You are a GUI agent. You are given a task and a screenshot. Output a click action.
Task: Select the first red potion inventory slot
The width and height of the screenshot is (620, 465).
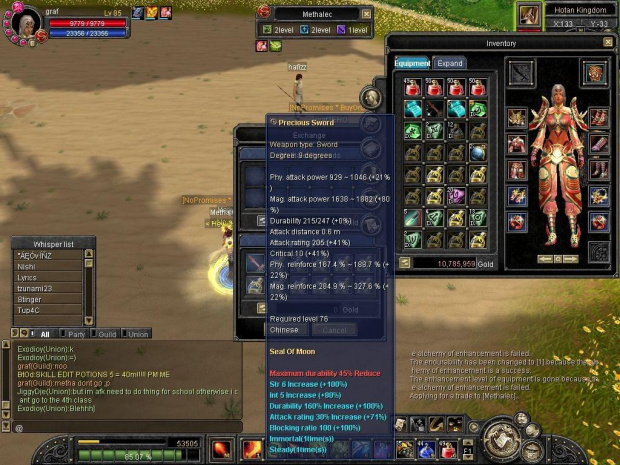pyautogui.click(x=412, y=87)
